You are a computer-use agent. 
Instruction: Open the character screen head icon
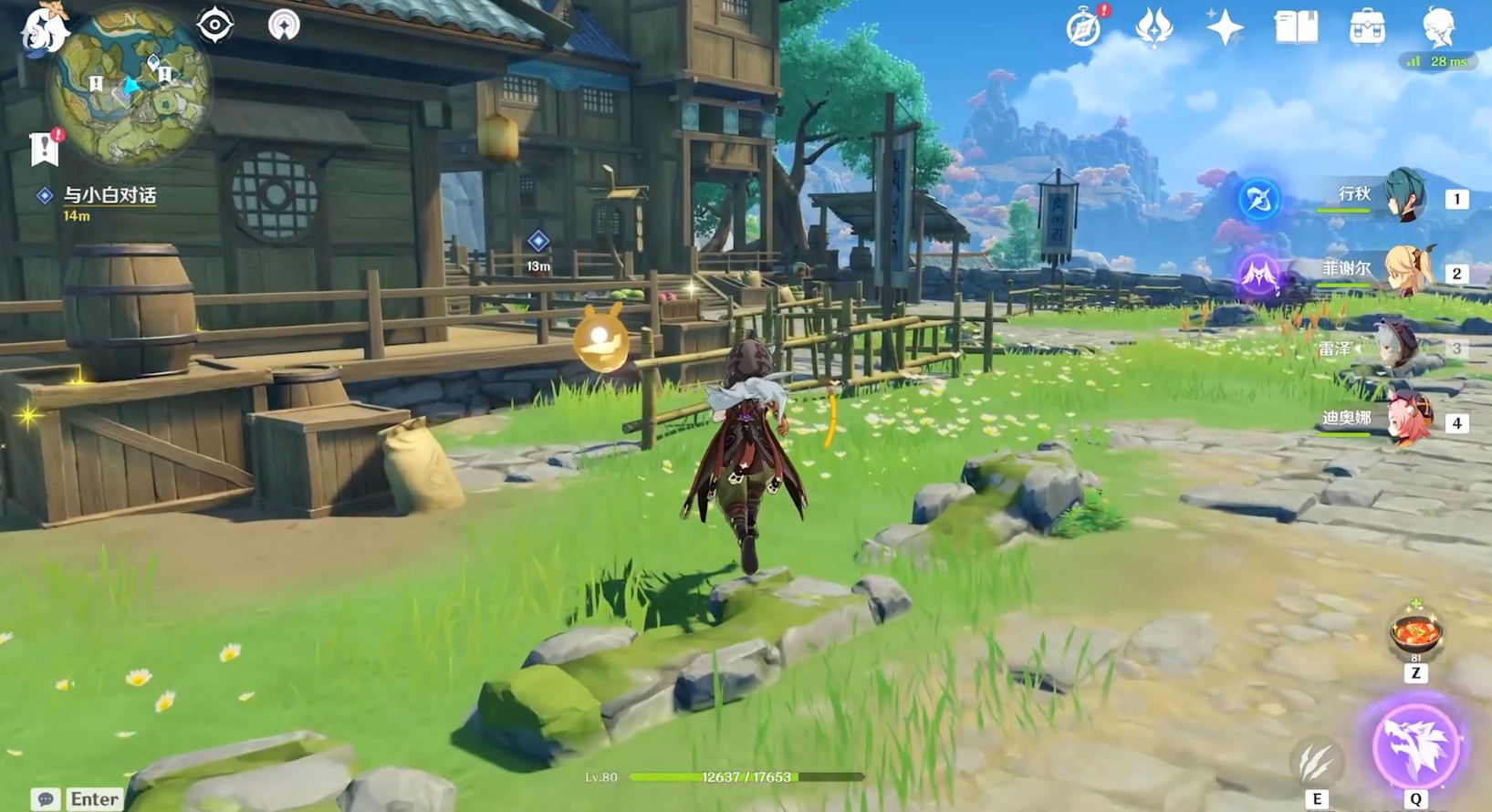(1438, 27)
